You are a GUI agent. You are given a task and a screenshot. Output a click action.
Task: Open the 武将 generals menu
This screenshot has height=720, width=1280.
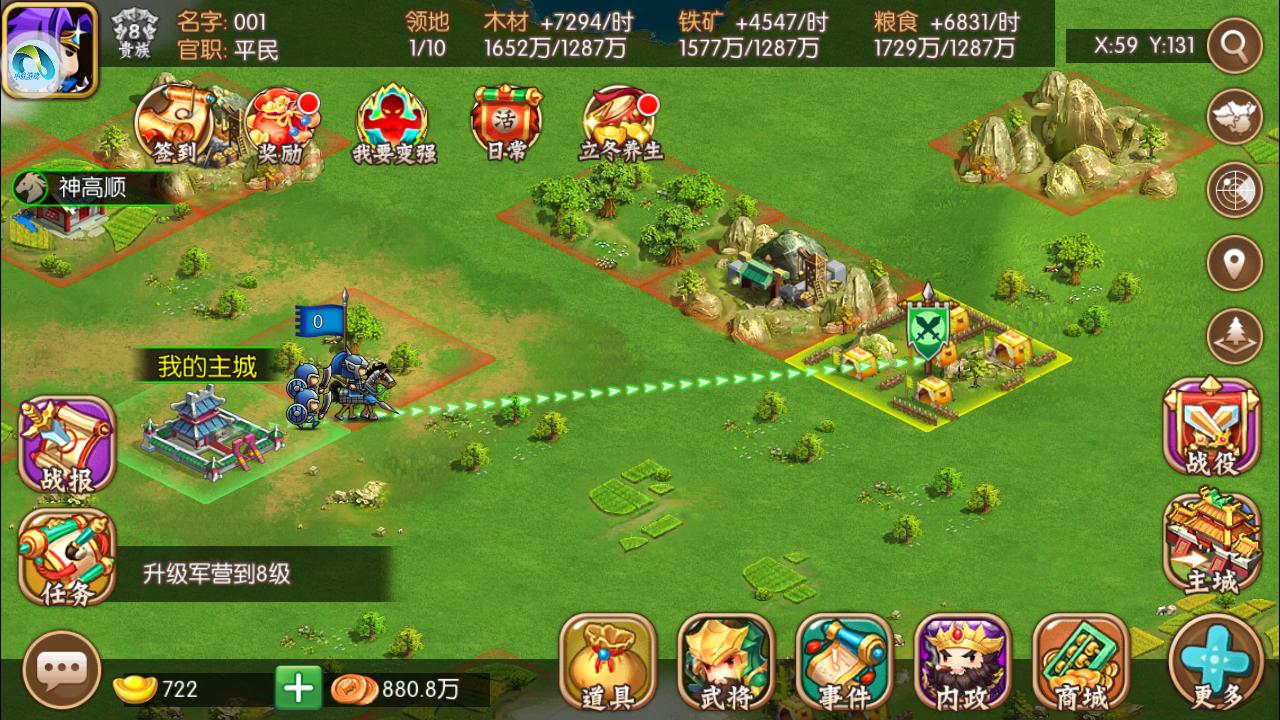[x=726, y=662]
